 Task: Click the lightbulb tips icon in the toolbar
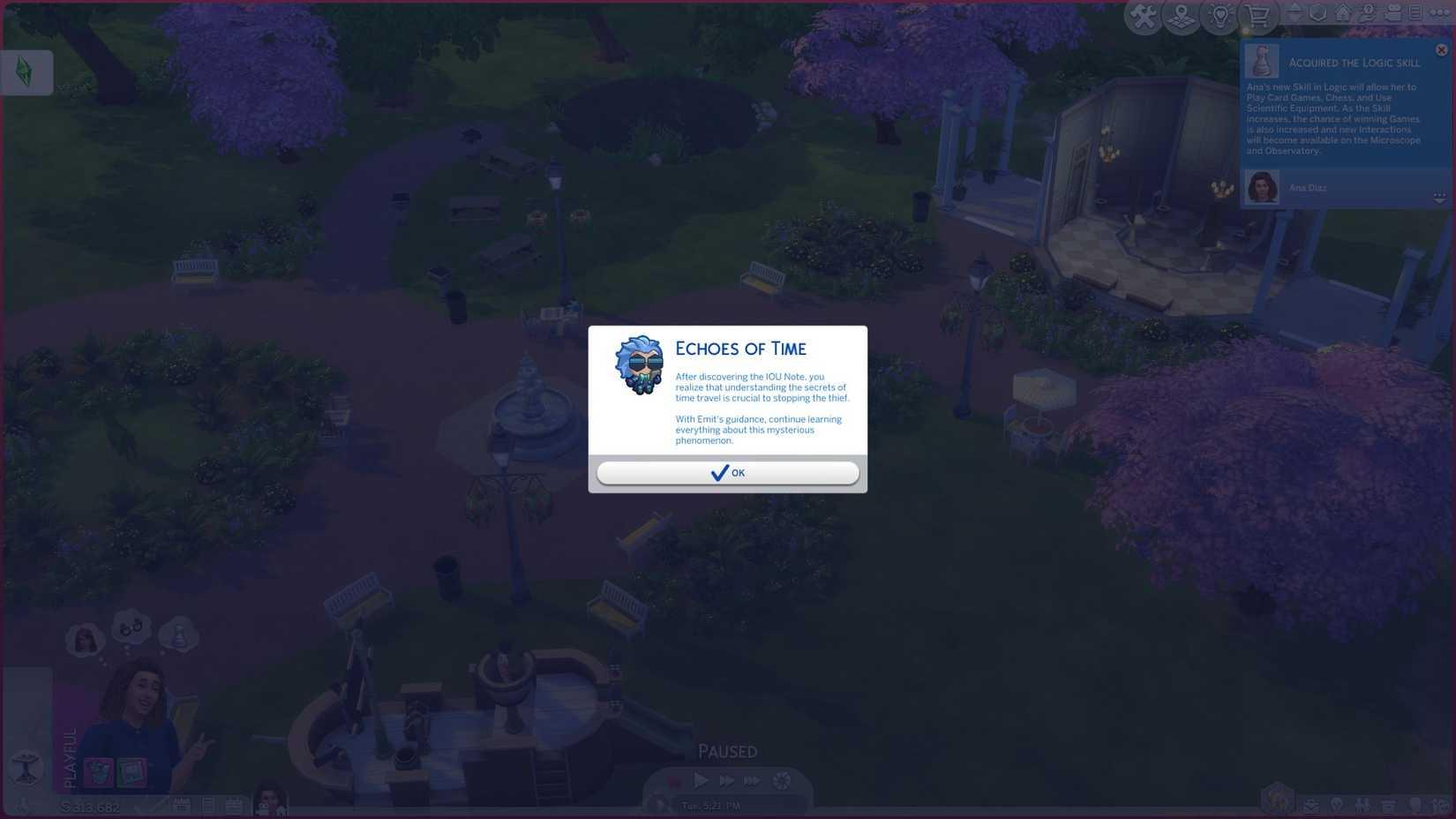pos(1220,15)
